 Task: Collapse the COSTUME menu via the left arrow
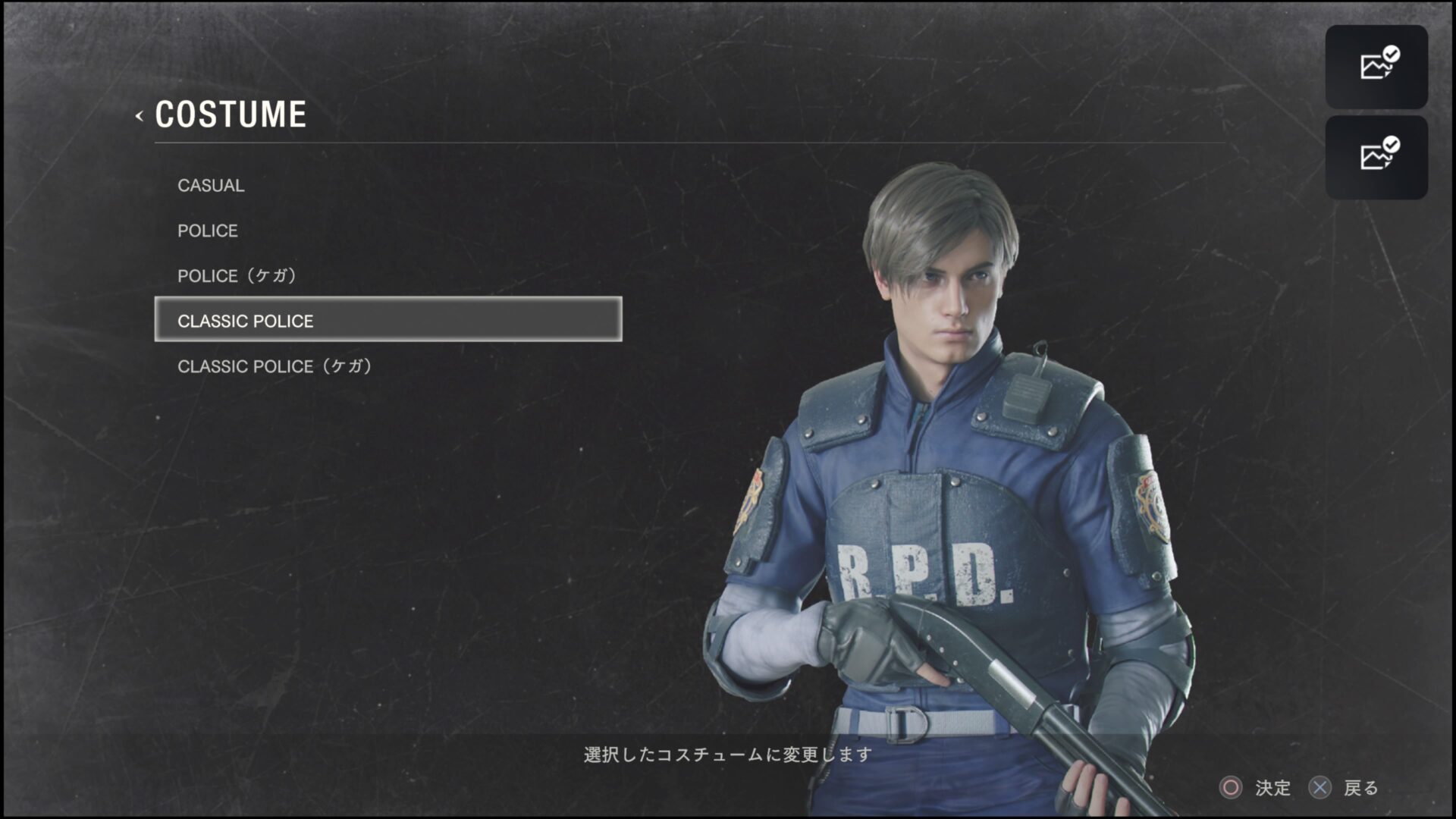(139, 115)
